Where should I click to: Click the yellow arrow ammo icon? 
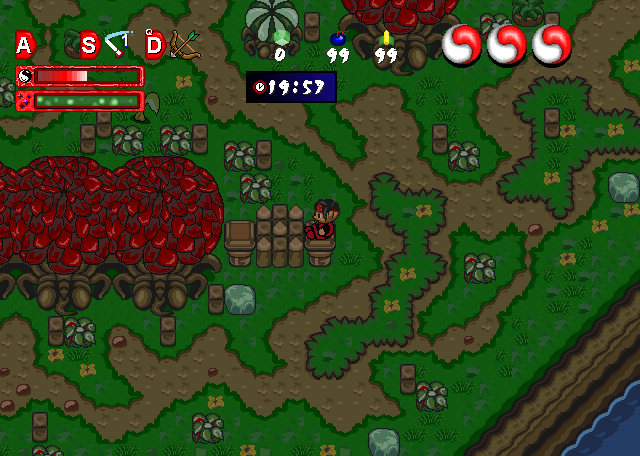click(385, 38)
